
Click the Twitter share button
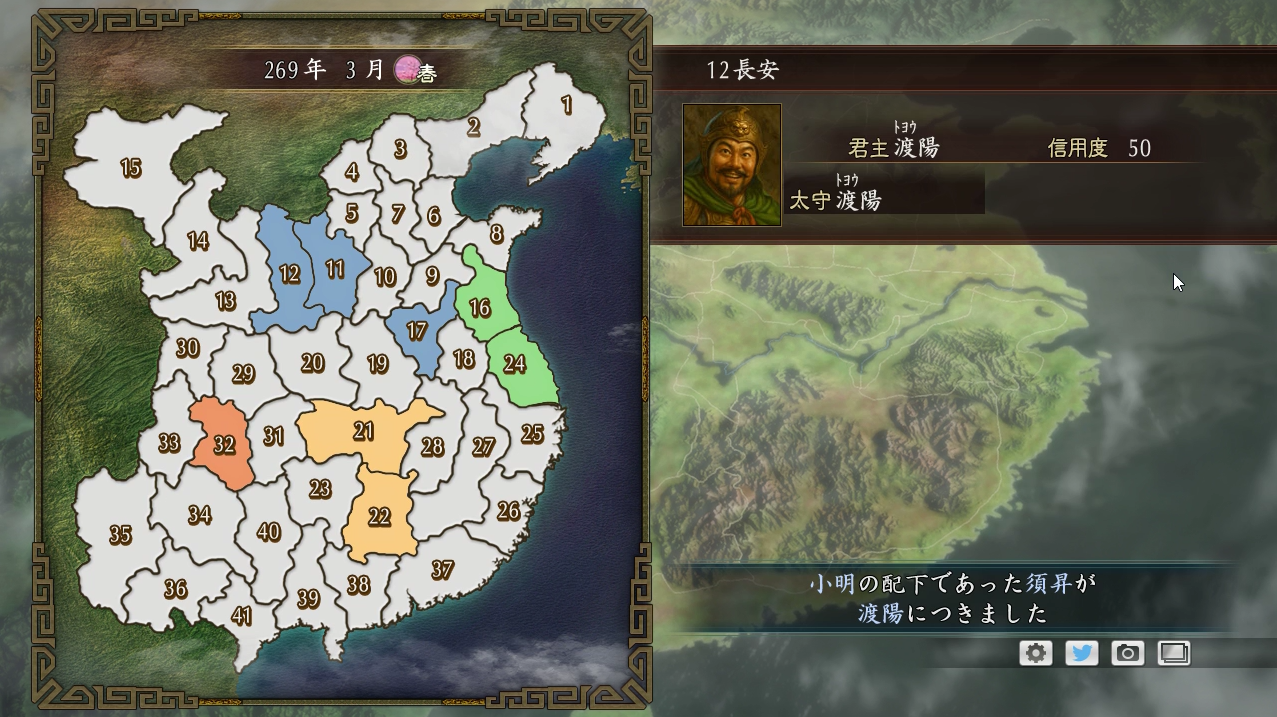[x=1082, y=653]
